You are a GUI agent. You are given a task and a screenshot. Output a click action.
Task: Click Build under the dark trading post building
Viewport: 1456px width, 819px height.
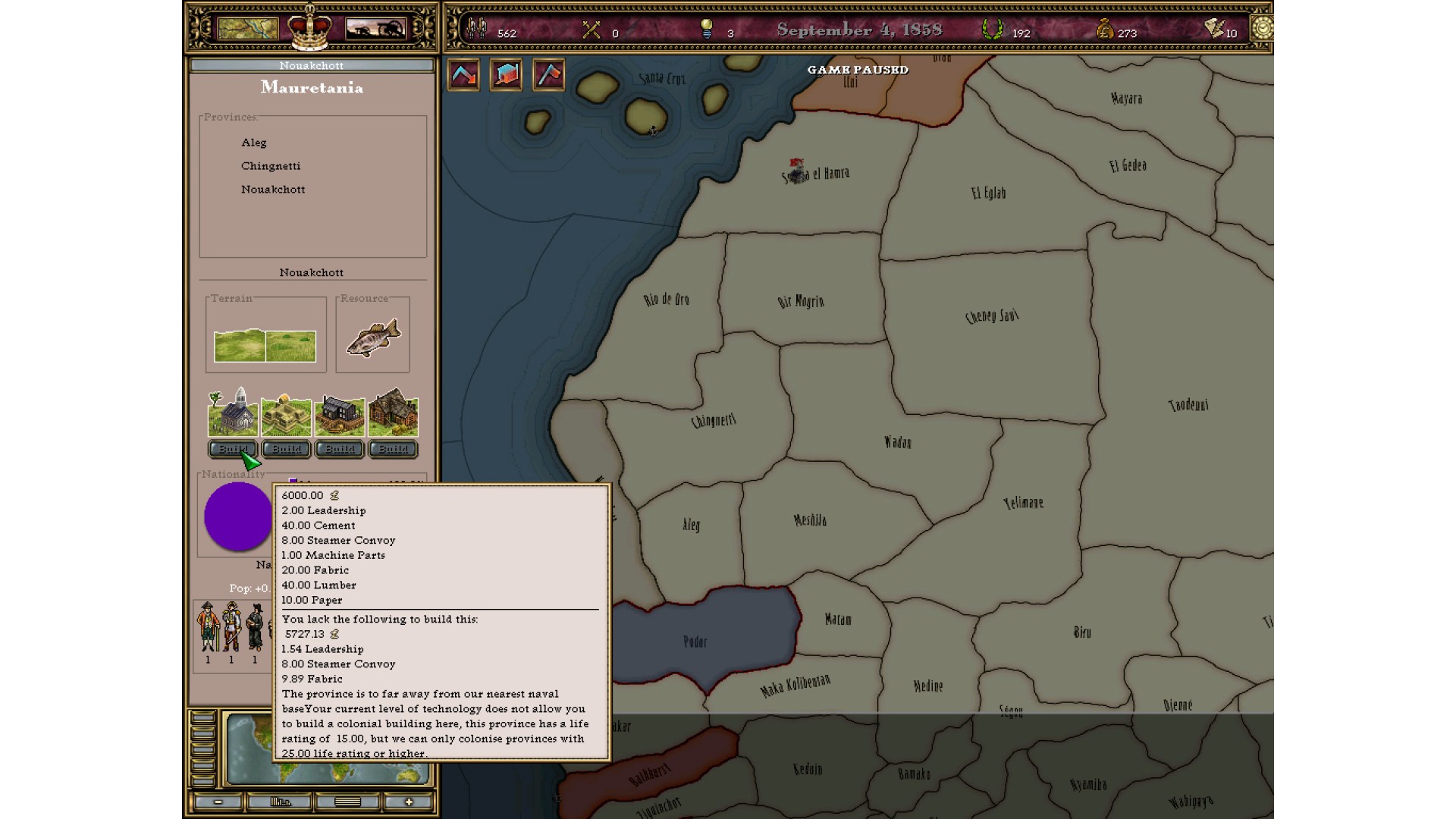tap(340, 449)
